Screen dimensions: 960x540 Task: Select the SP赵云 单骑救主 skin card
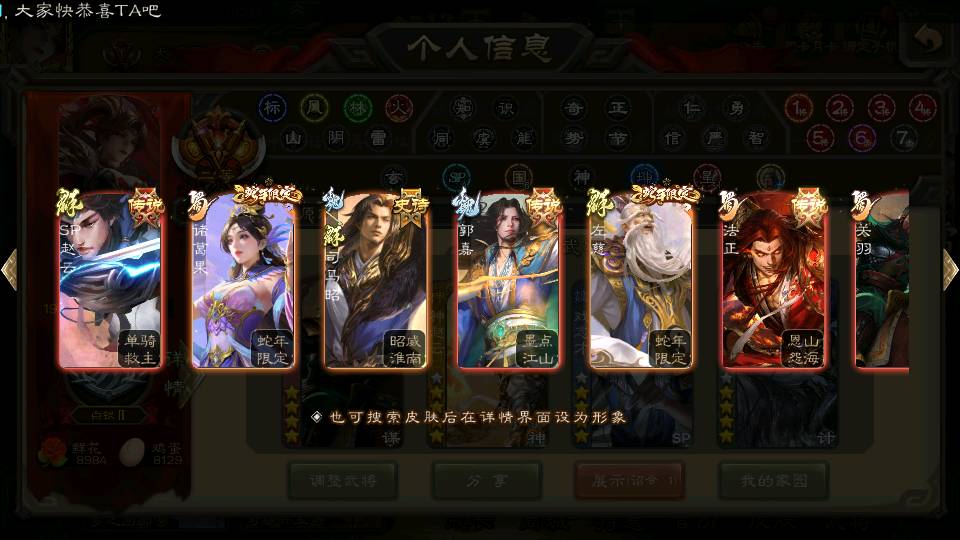point(110,280)
